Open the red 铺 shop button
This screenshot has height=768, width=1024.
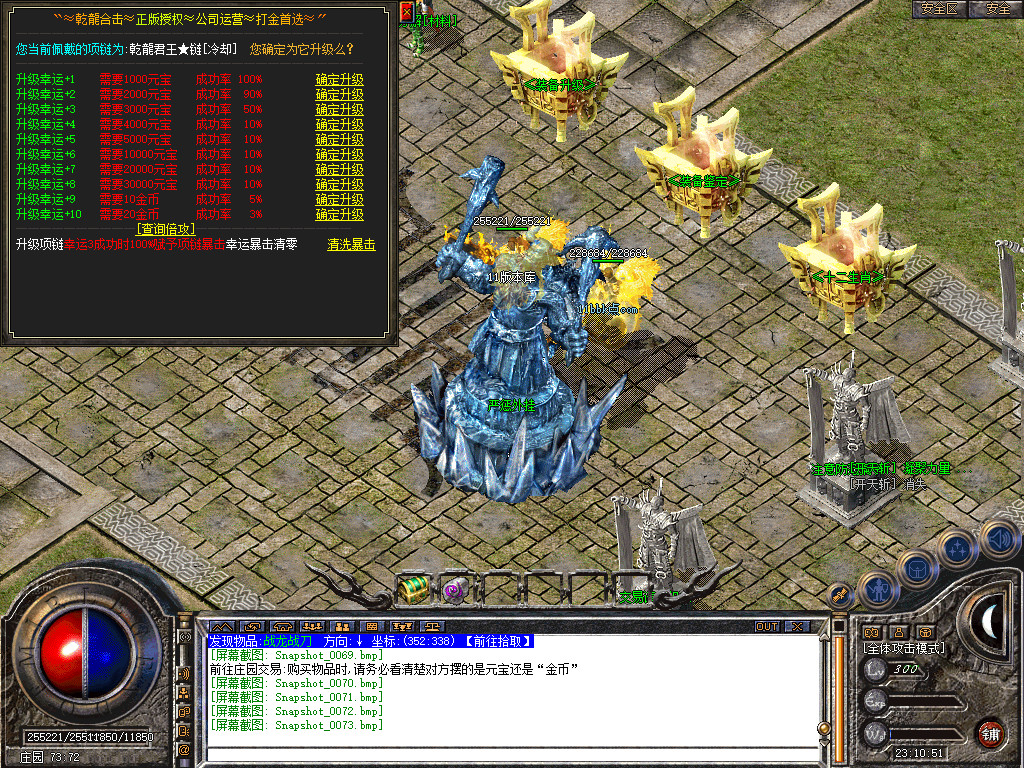coord(991,733)
